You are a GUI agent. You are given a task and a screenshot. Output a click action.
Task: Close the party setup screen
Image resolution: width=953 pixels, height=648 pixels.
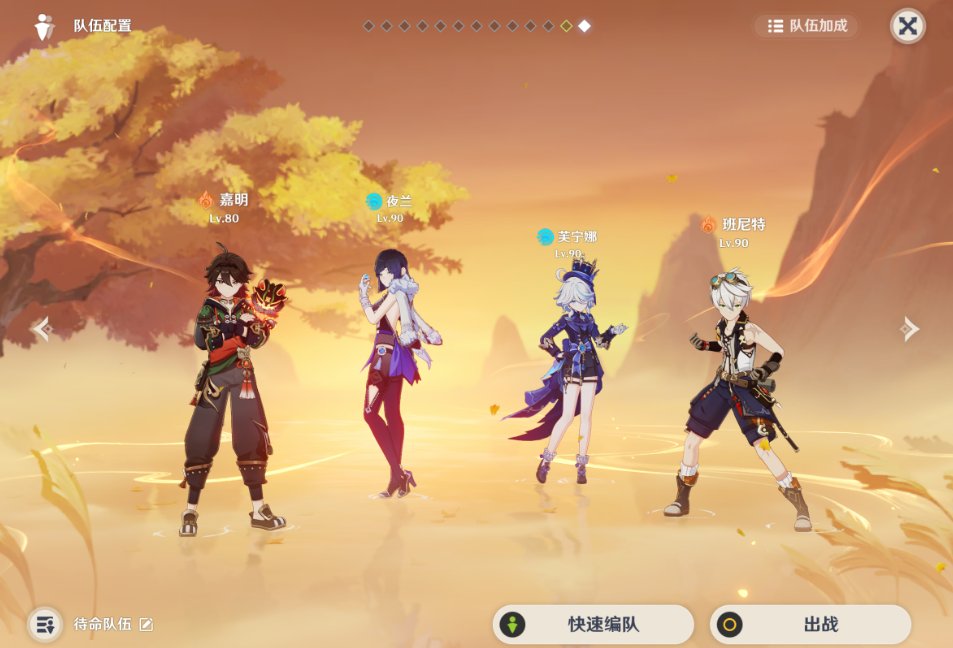coord(907,26)
